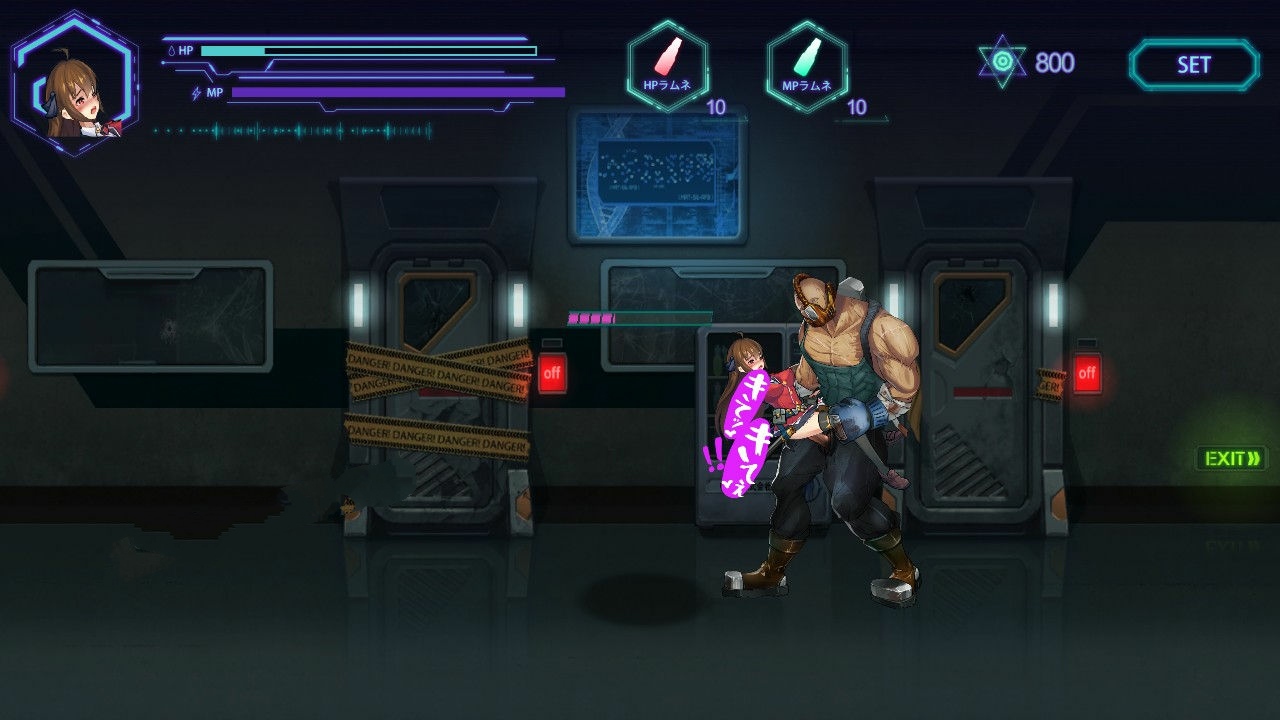Click the heroine's hexagonal portrait
The width and height of the screenshot is (1280, 720).
74,83
